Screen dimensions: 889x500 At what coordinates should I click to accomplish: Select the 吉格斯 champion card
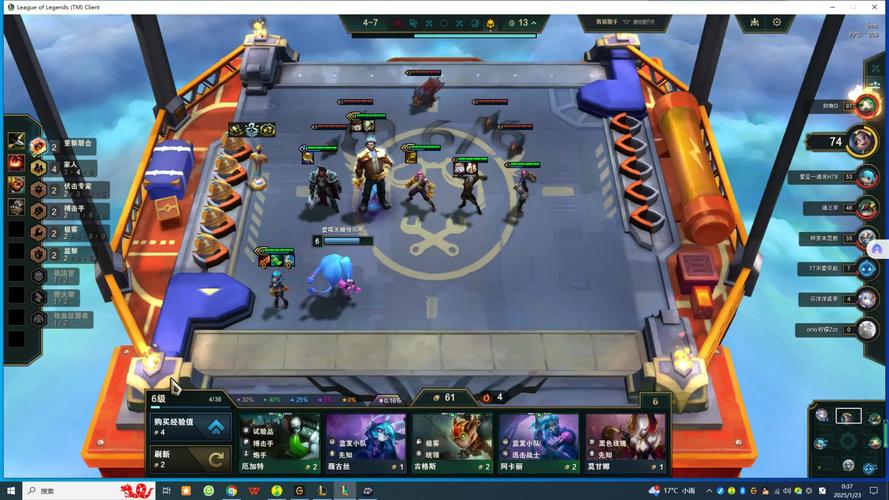[452, 443]
